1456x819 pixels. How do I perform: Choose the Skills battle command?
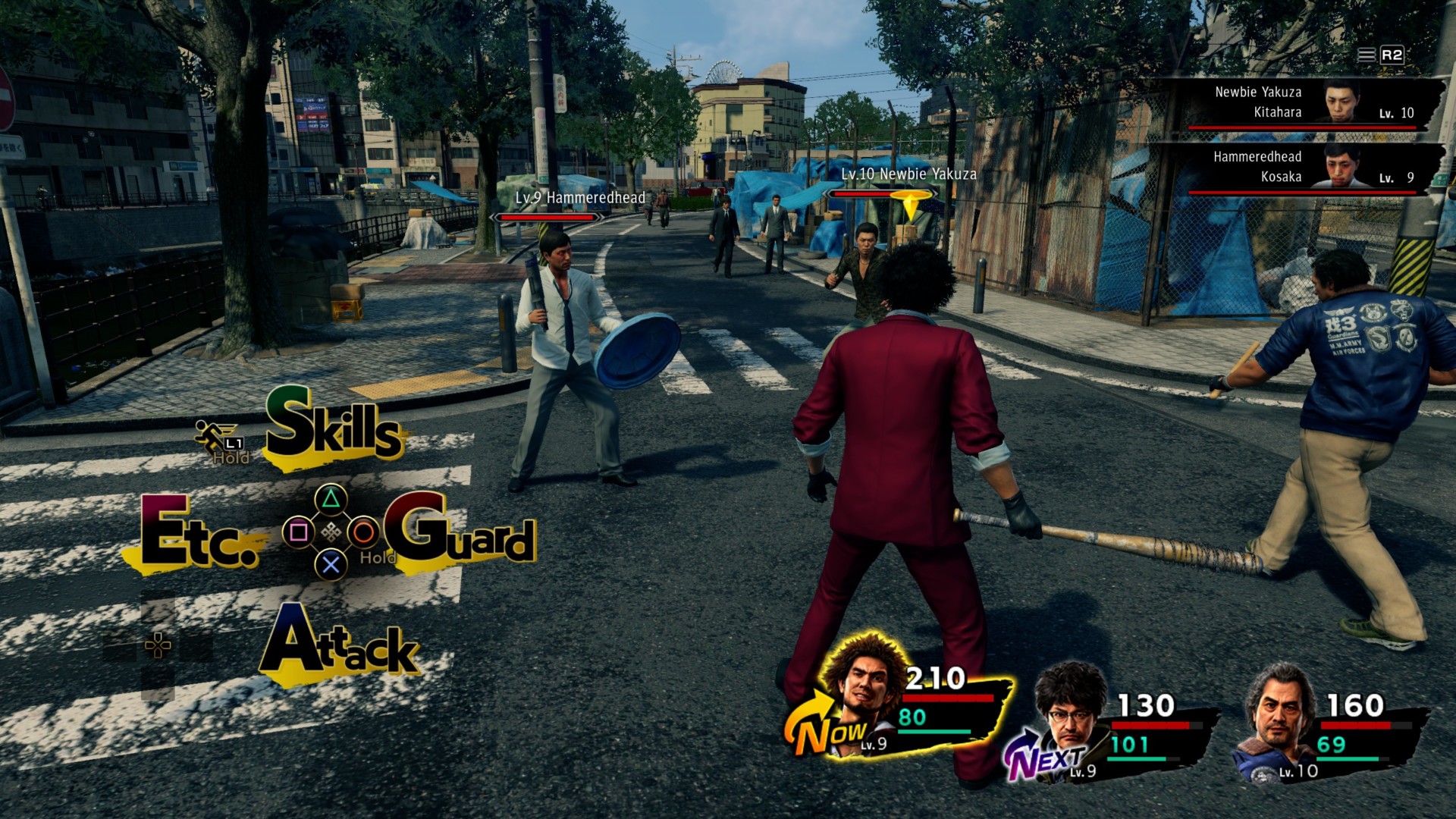pyautogui.click(x=334, y=427)
